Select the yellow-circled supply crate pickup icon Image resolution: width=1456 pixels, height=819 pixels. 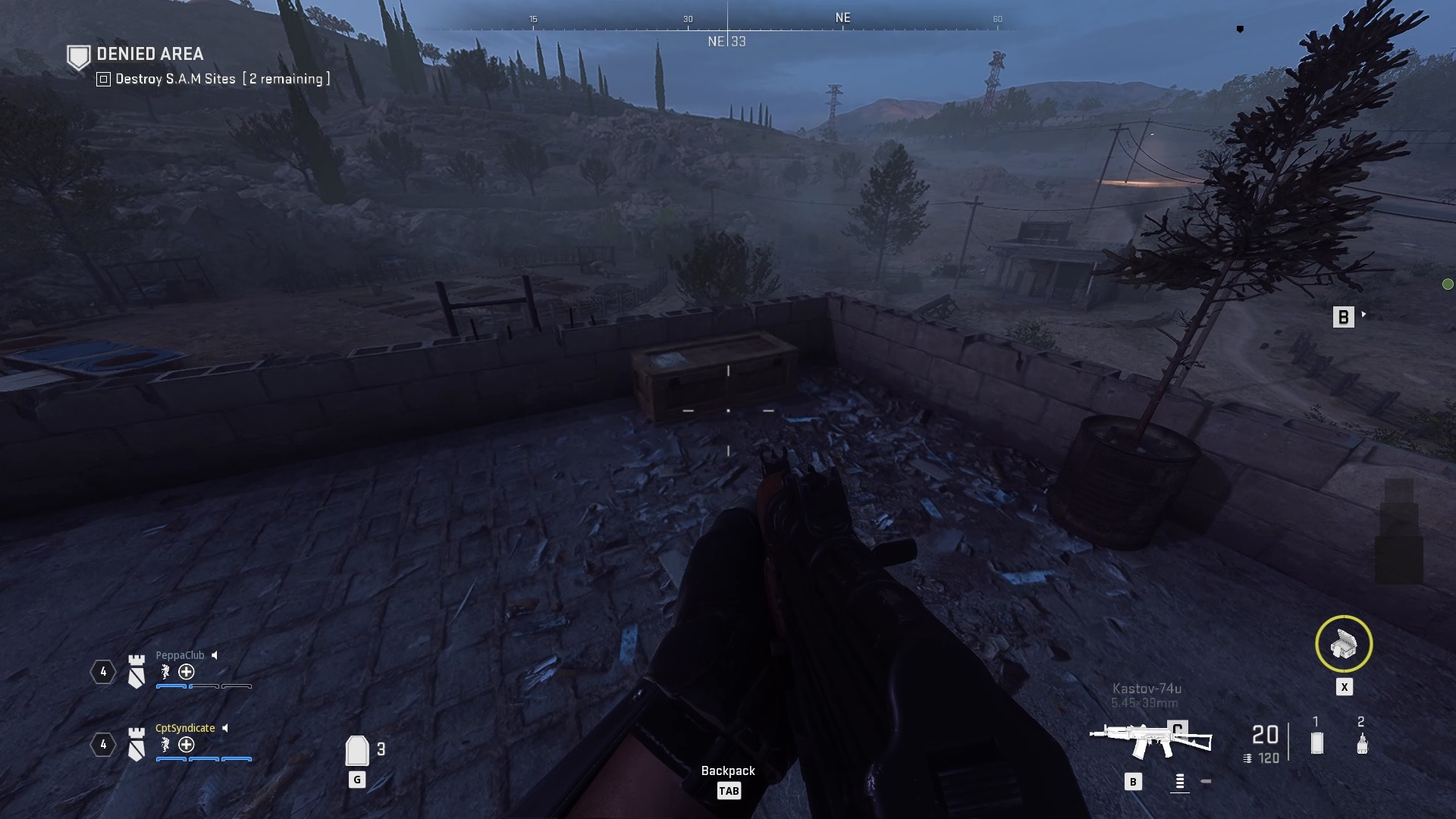(x=1344, y=644)
